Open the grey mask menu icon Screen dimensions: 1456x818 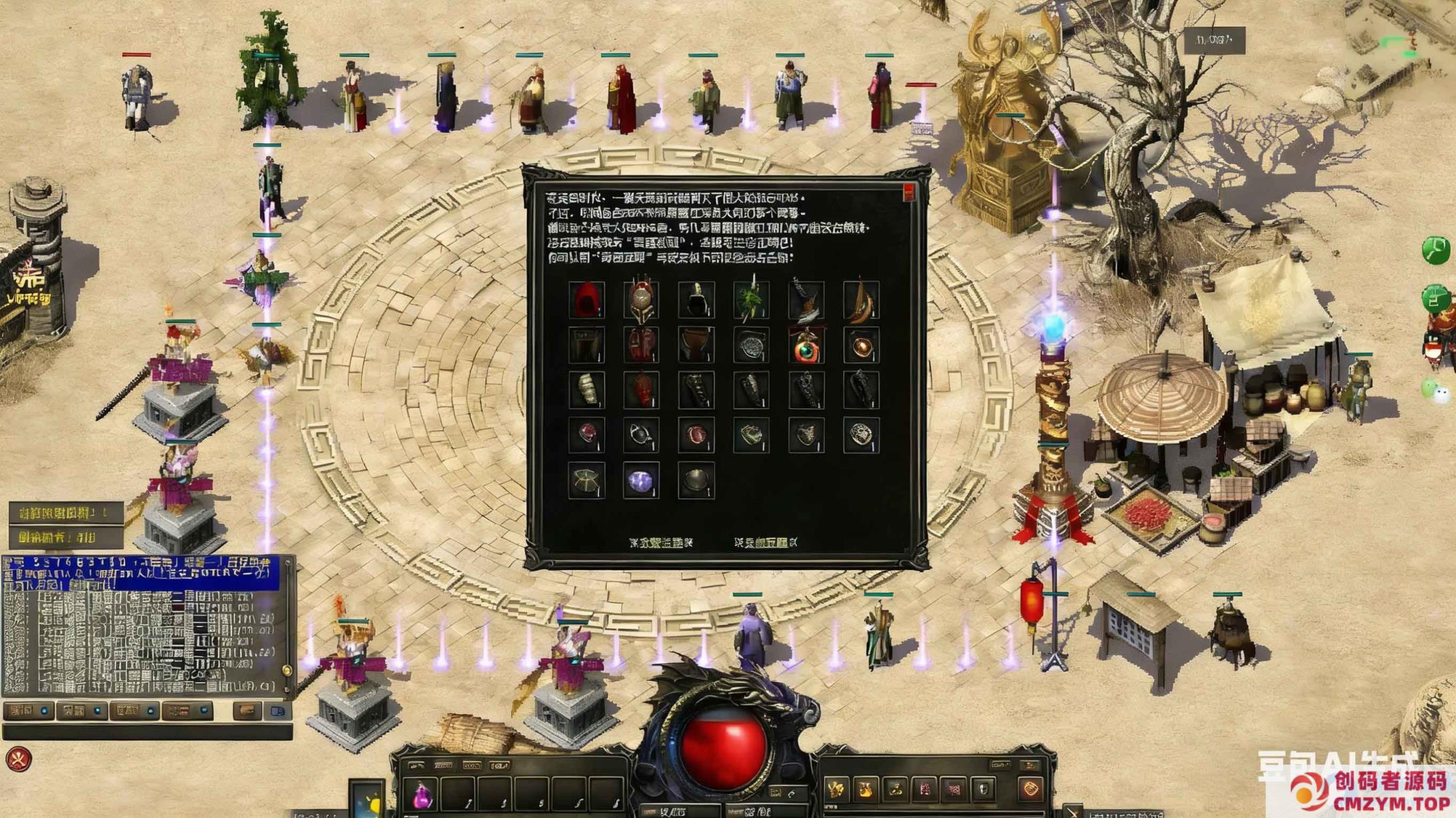click(x=984, y=790)
